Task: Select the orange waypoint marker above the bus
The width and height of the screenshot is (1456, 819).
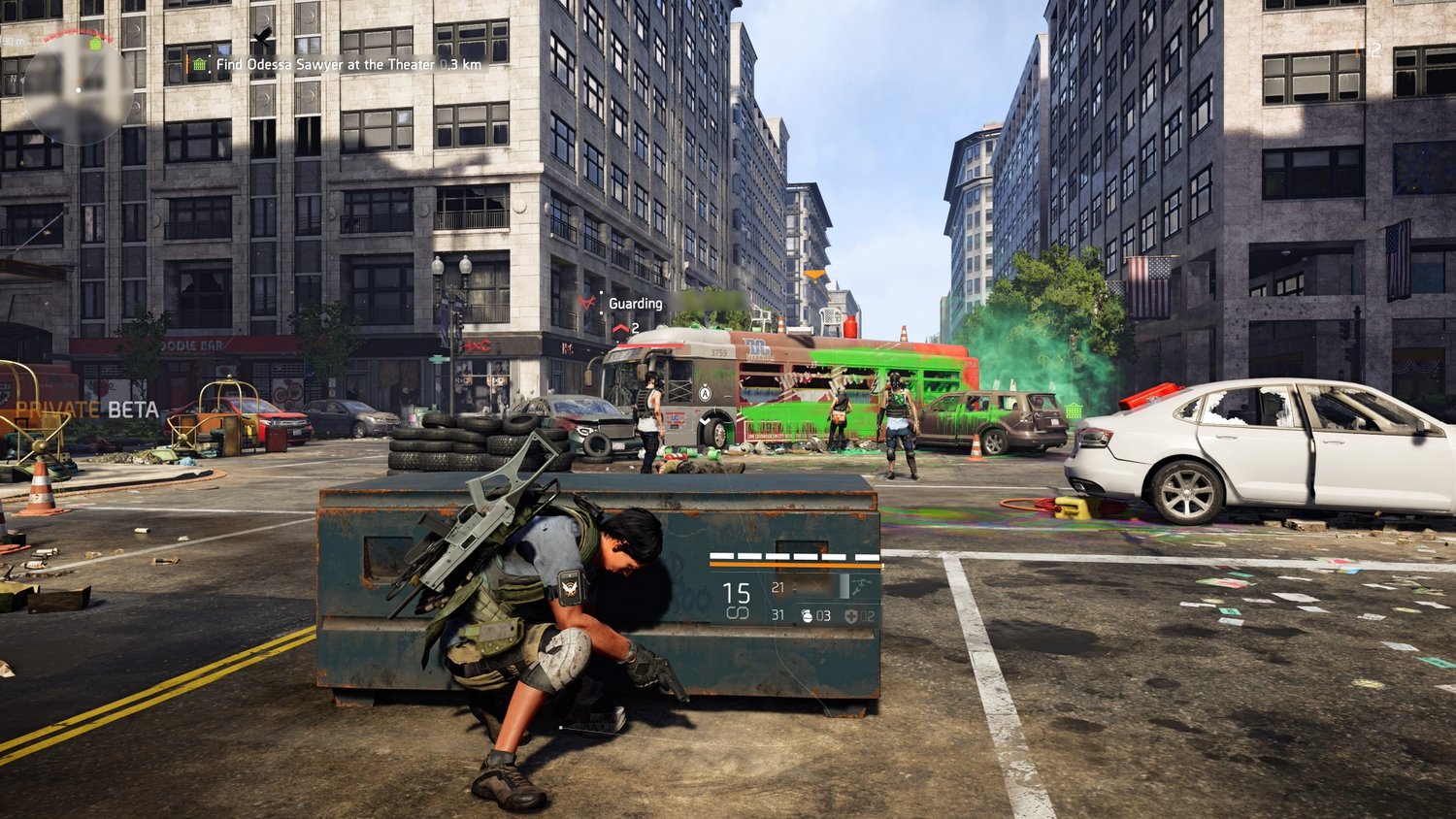Action: click(x=814, y=275)
